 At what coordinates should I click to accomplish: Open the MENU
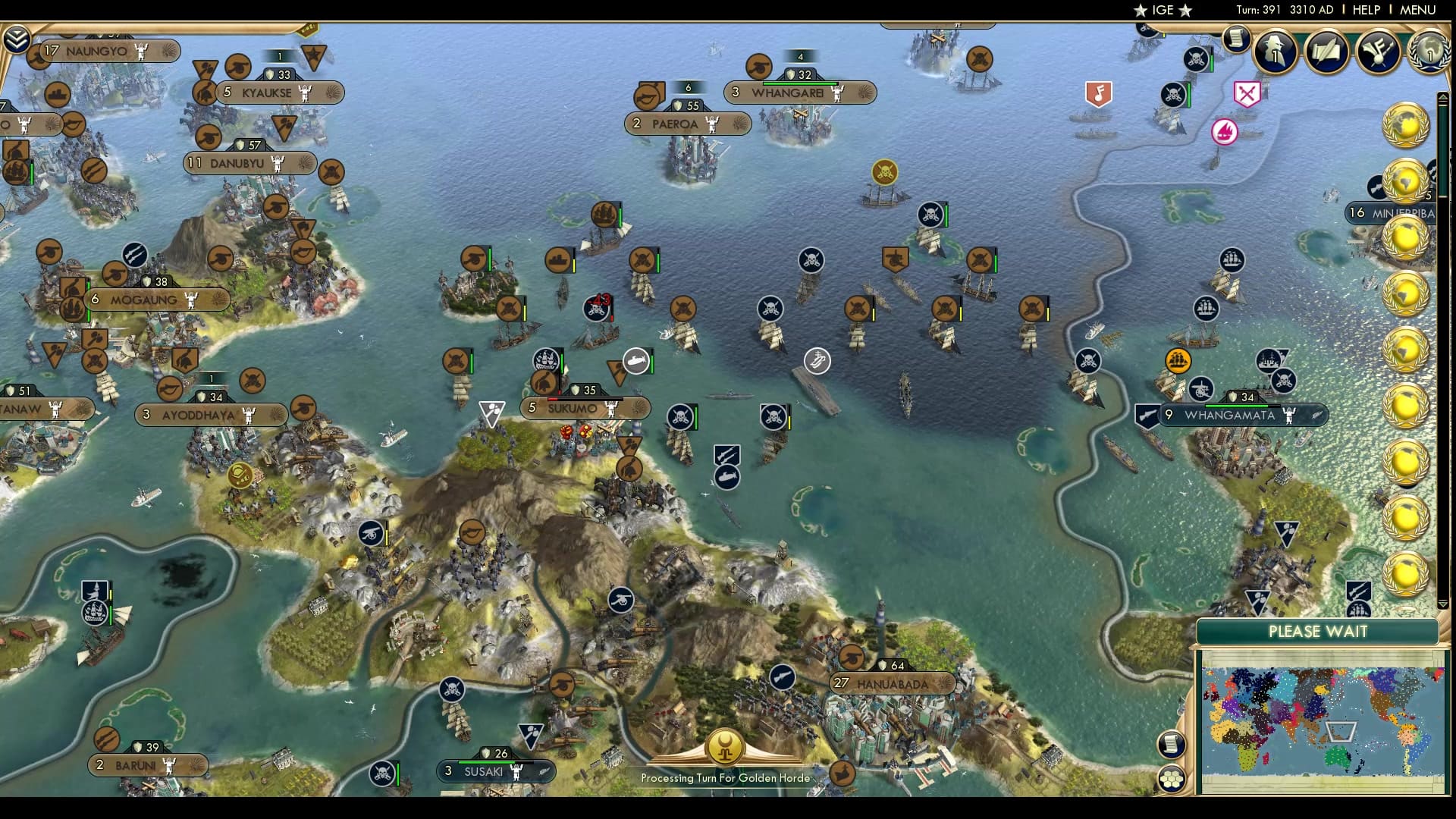point(1420,10)
